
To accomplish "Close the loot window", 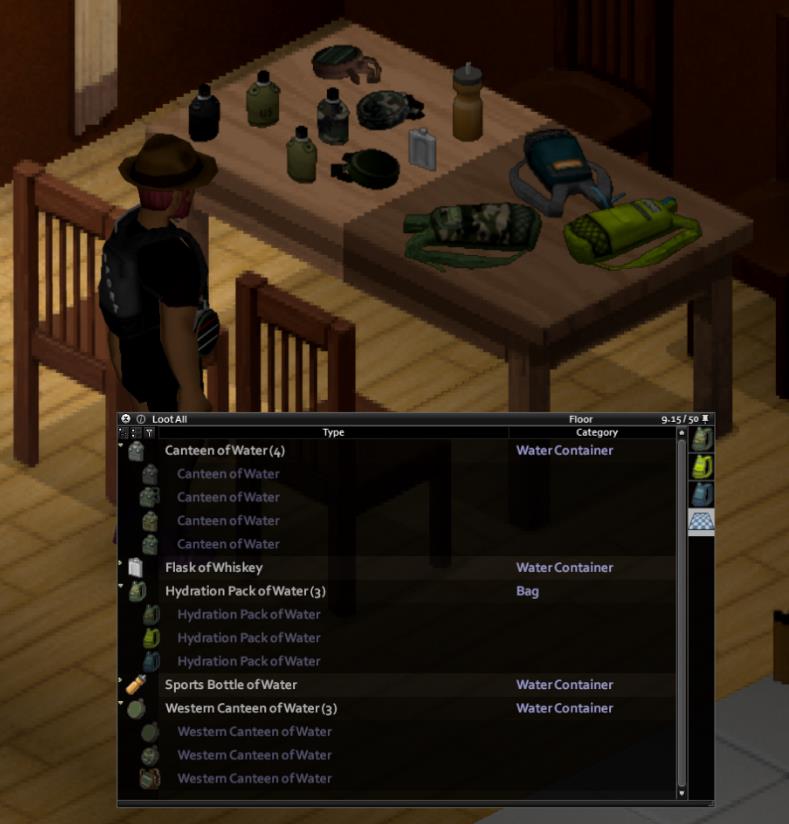I will (x=126, y=419).
